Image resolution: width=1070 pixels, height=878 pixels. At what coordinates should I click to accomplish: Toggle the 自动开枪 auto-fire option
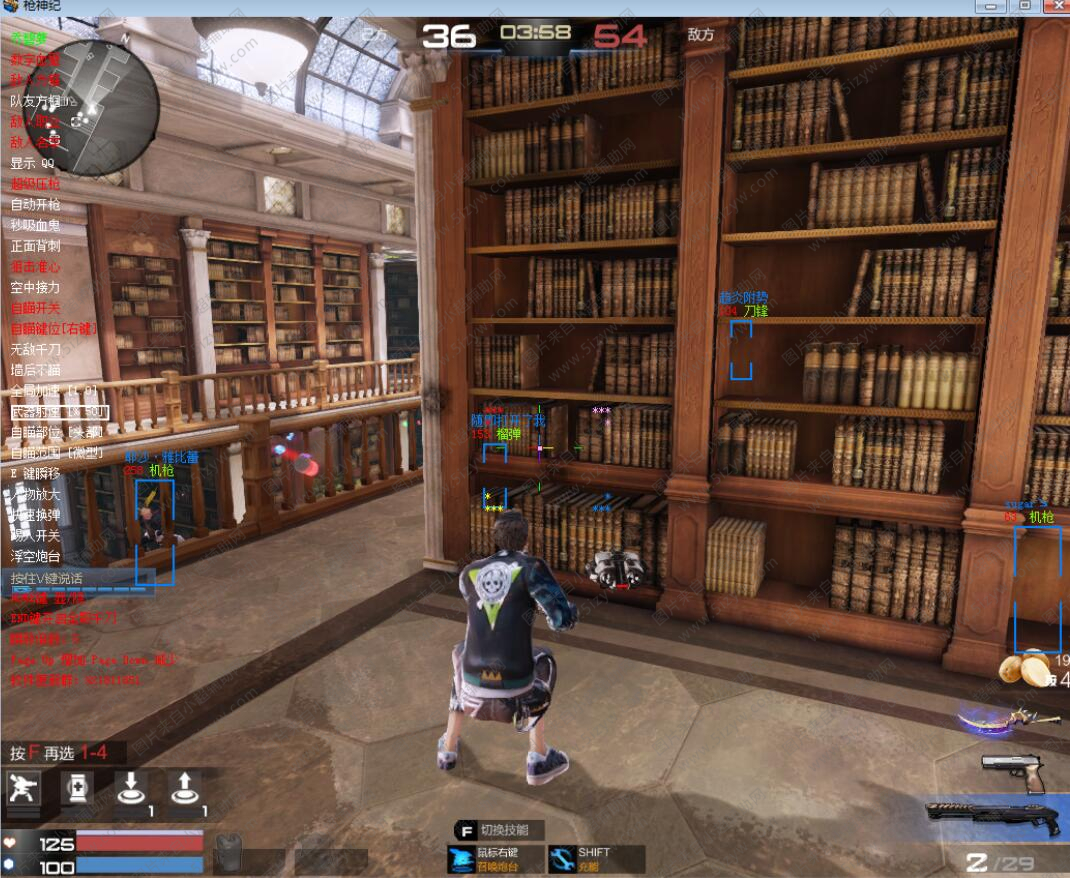point(35,205)
